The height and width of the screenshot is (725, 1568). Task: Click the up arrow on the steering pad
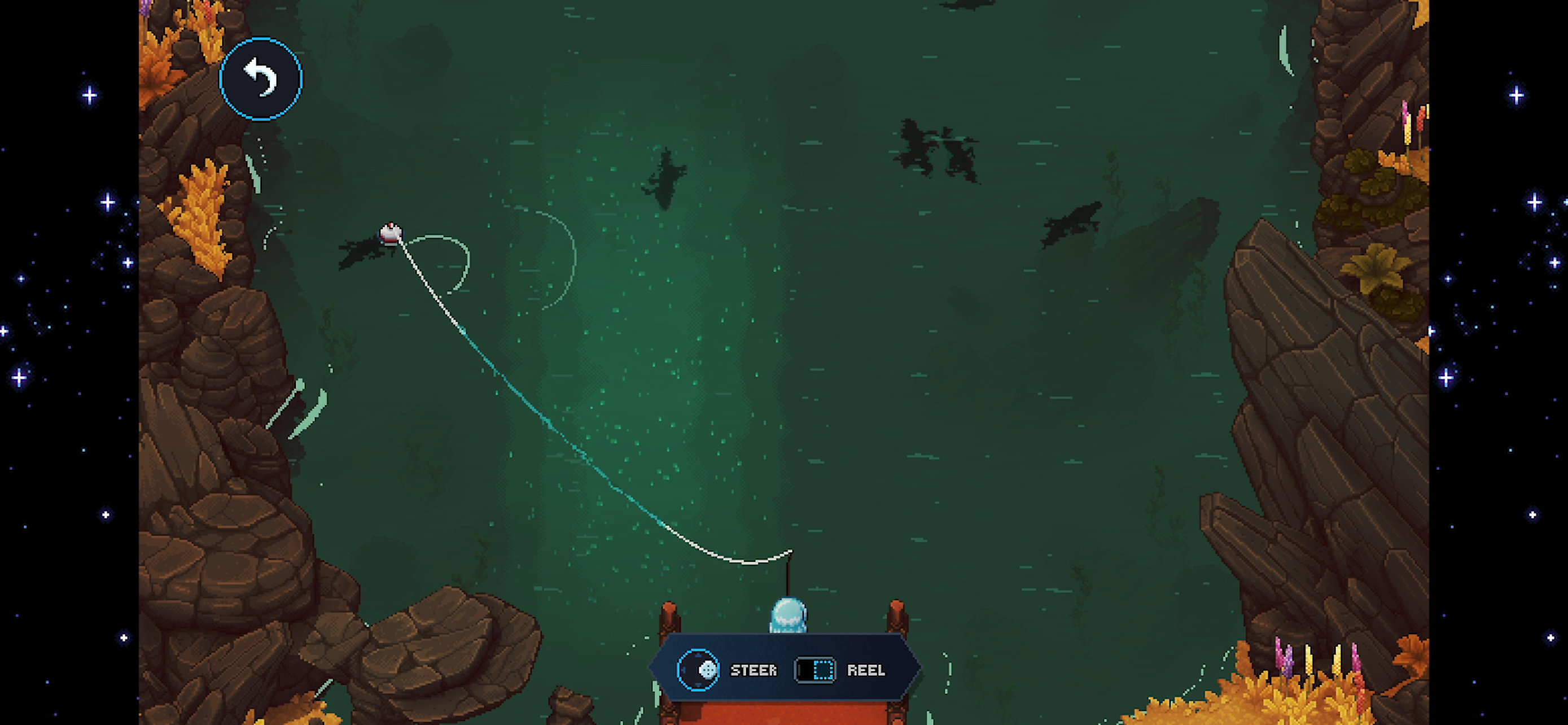pos(699,656)
